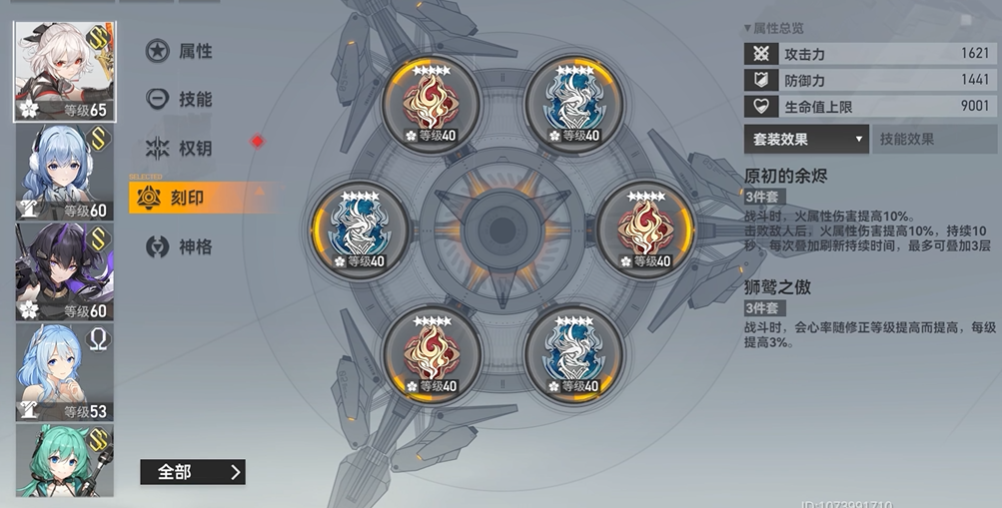The width and height of the screenshot is (1002, 508).
Task: Open the 权钥 section
Action: [x=181, y=148]
